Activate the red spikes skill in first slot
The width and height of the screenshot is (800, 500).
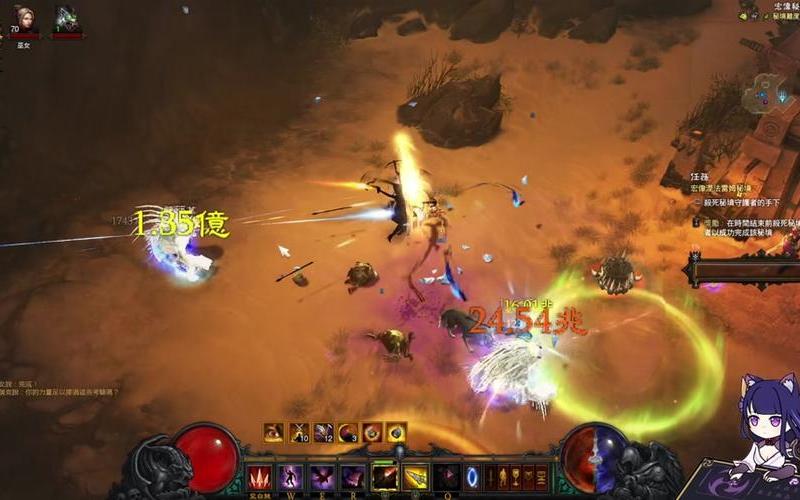(x=260, y=476)
